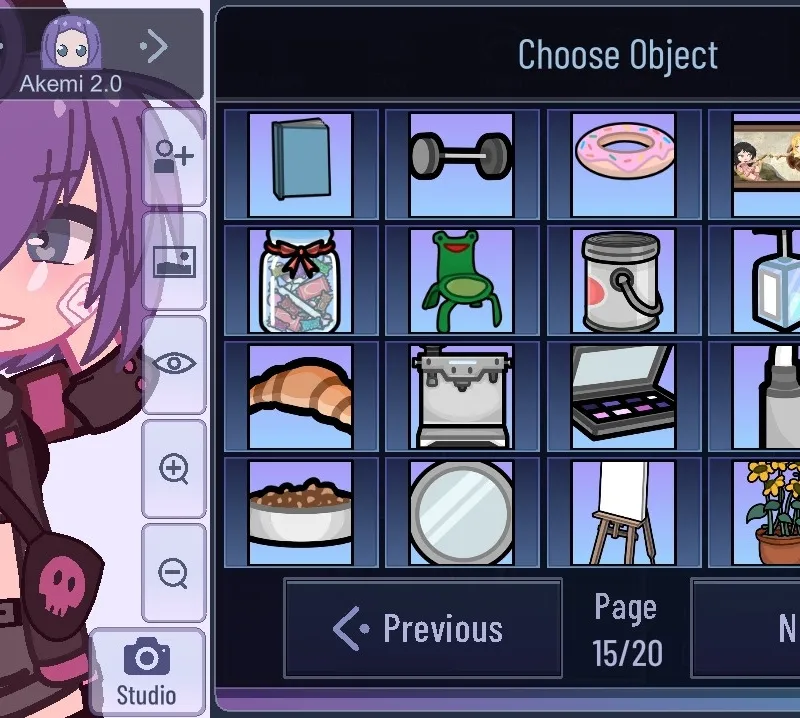Choose the dumbbell object
This screenshot has width=800, height=718.
(x=461, y=164)
